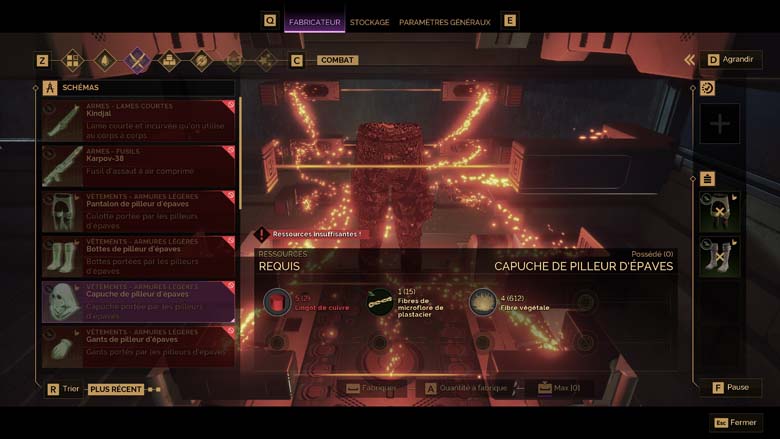Open the stacked blocks category filter

pyautogui.click(x=169, y=61)
